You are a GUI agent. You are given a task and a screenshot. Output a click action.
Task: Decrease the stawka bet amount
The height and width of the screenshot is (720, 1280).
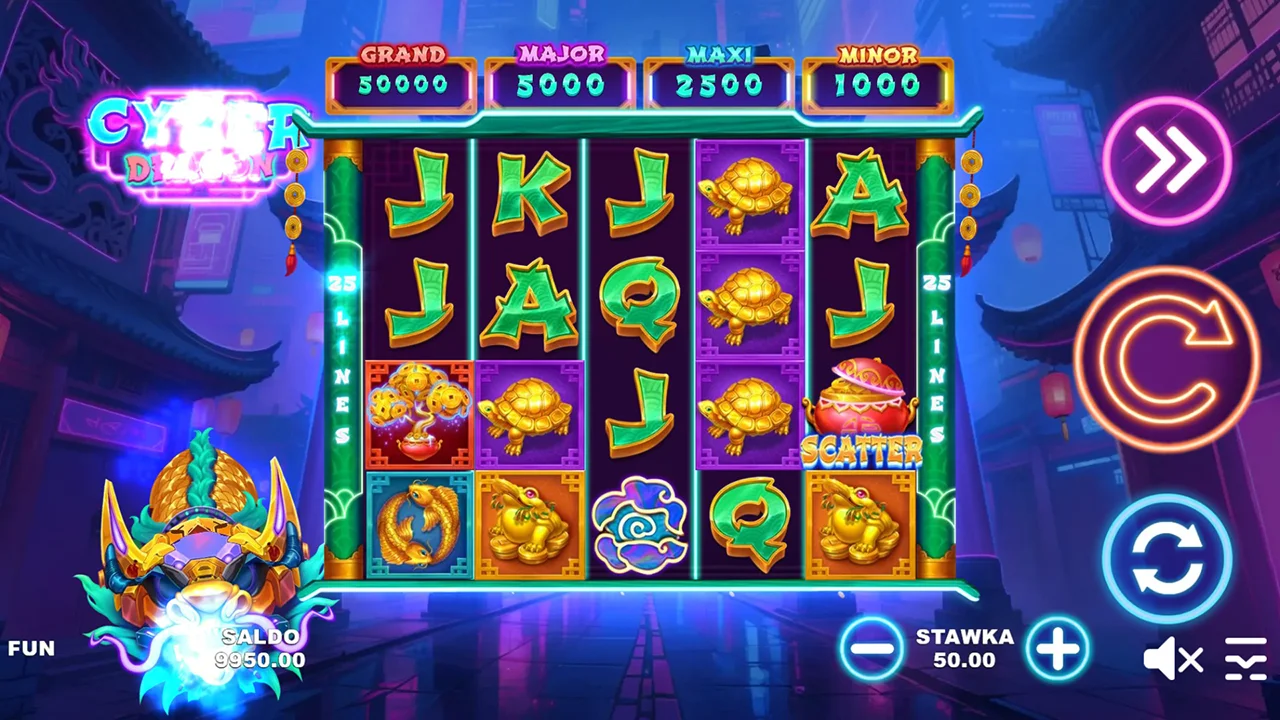[872, 648]
